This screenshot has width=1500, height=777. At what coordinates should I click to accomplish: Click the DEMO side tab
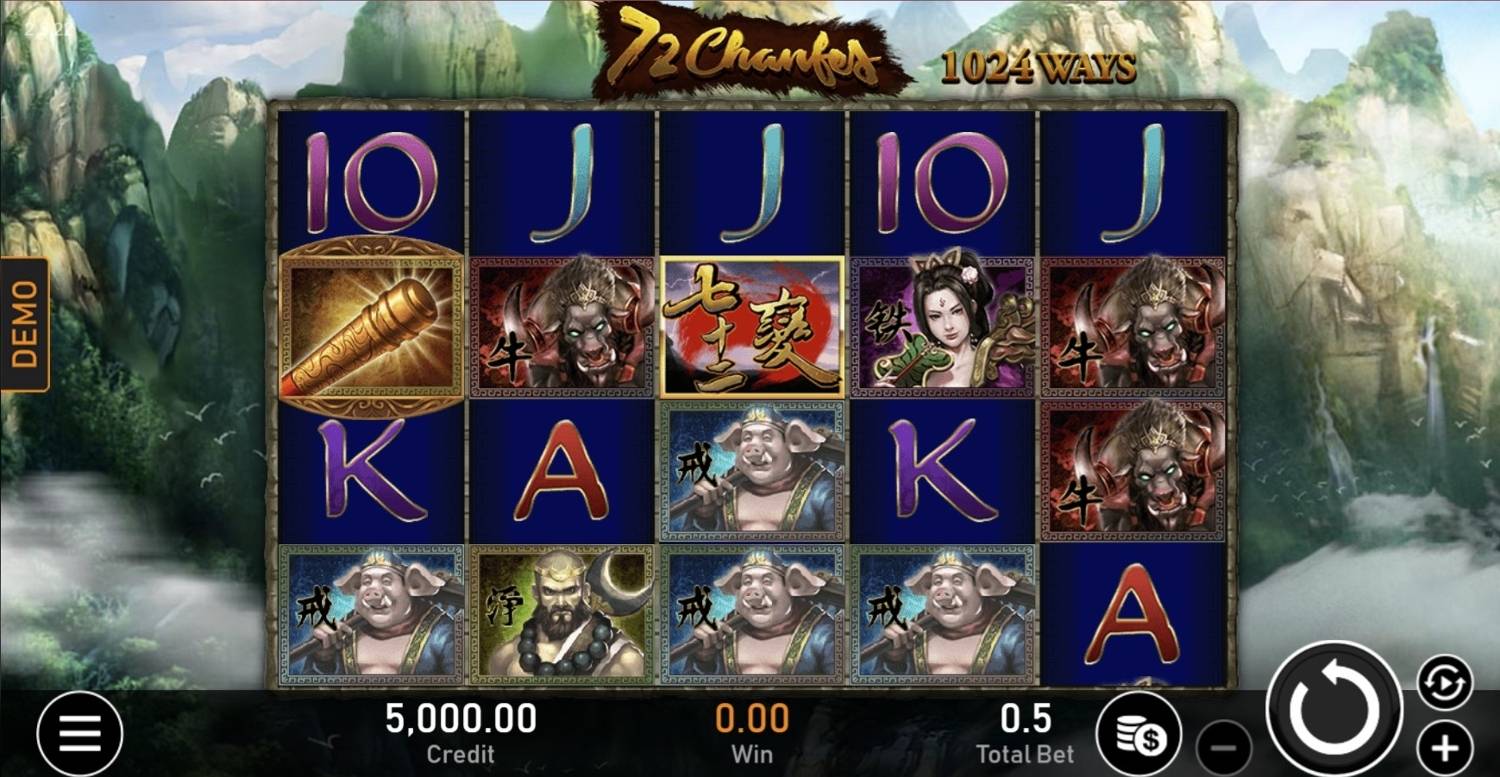(x=25, y=324)
